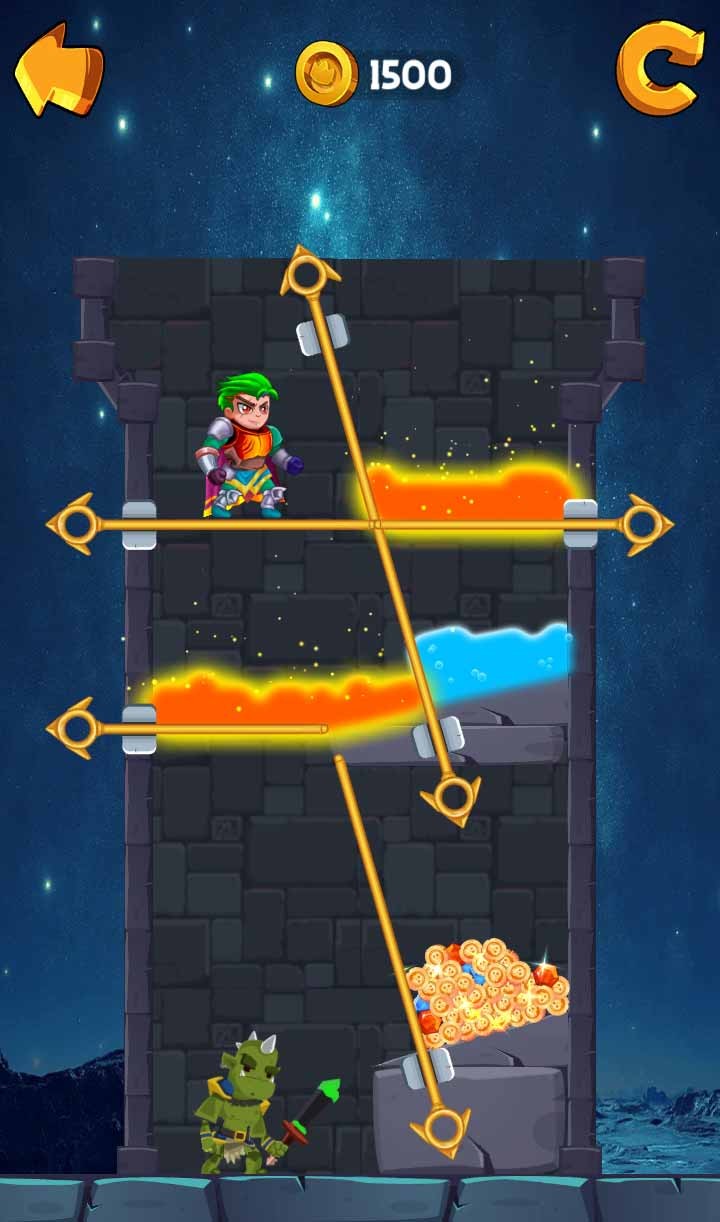Tap the ring handle above the tower top
The height and width of the screenshot is (1222, 720).
308,273
